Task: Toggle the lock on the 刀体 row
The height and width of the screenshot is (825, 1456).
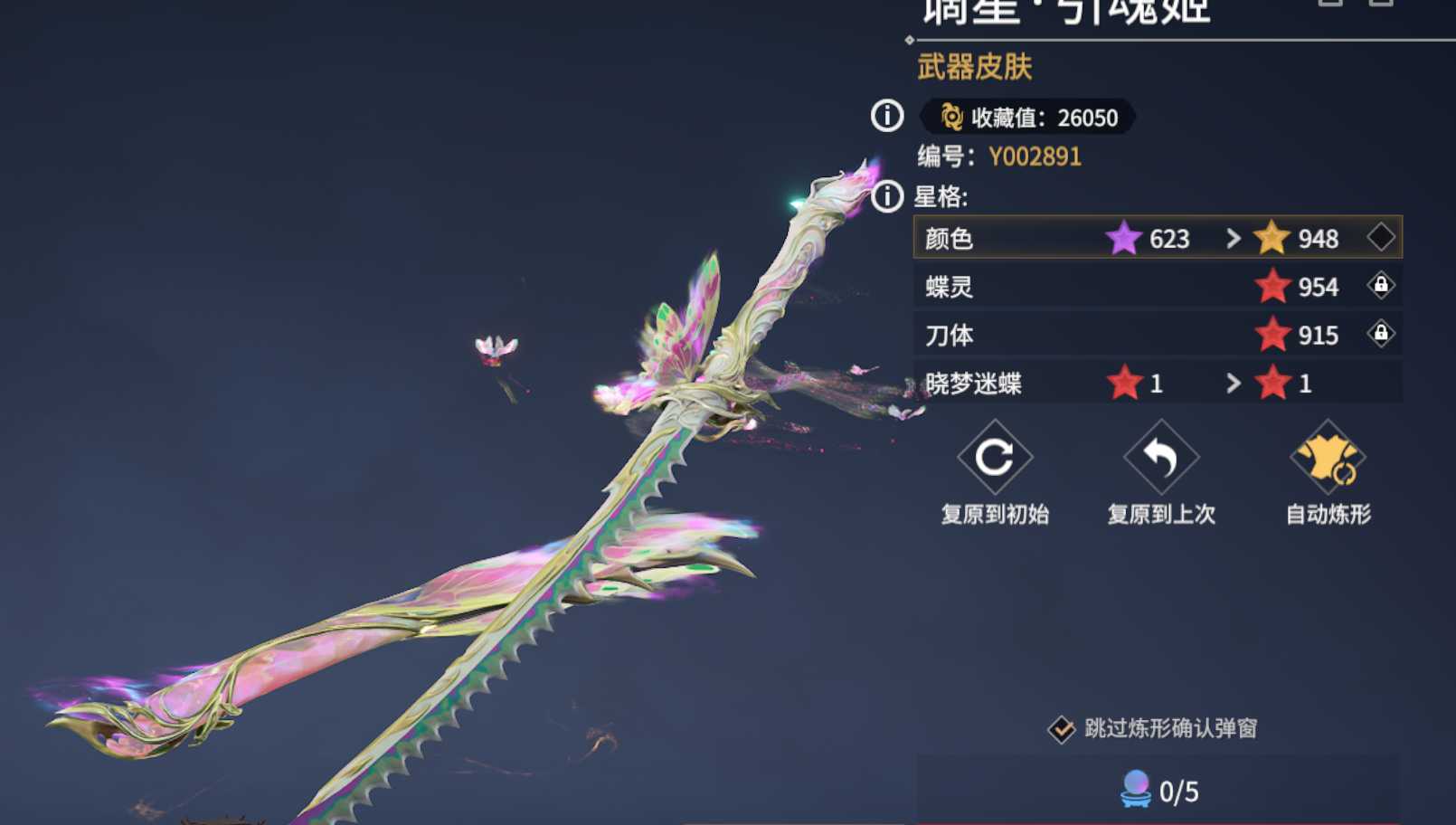Action: pos(1383,335)
